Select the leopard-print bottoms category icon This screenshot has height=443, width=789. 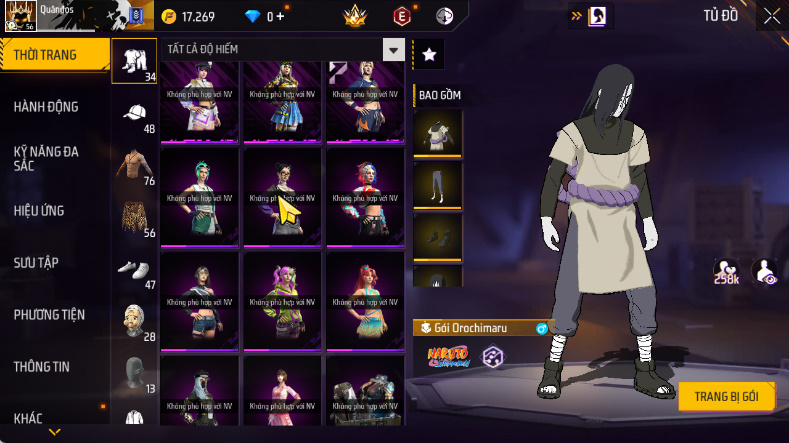(135, 216)
